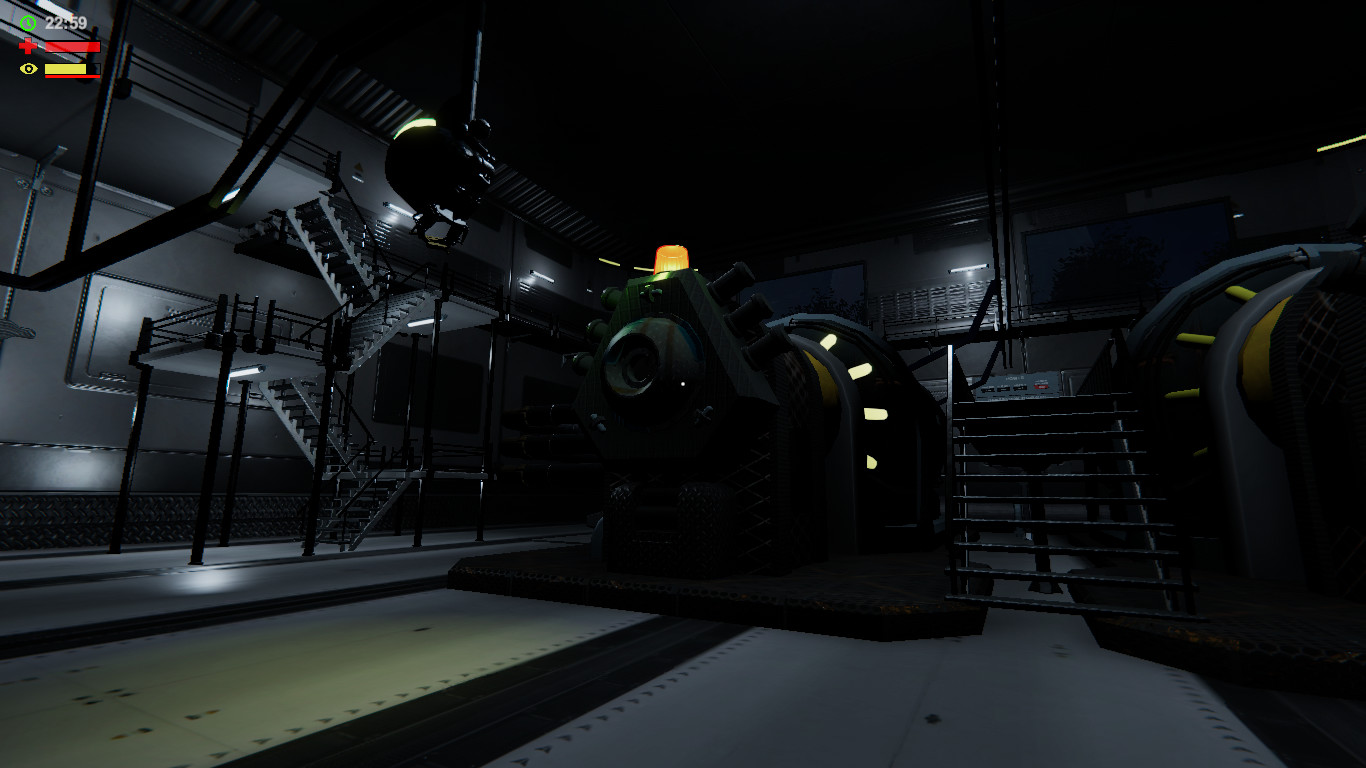Toggle the eye icon to hide stealth meter
This screenshot has height=768, width=1366.
pos(28,69)
